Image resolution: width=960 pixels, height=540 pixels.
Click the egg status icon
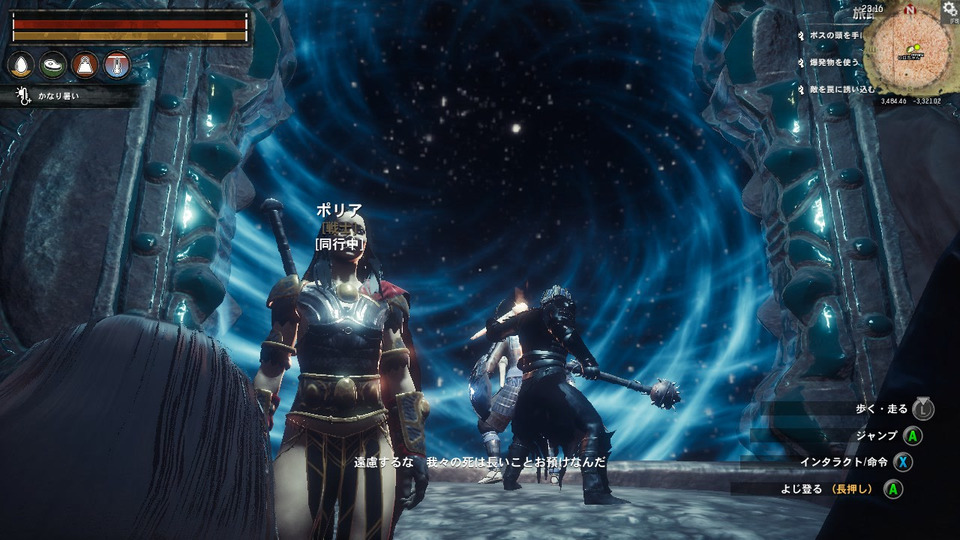click(x=21, y=66)
